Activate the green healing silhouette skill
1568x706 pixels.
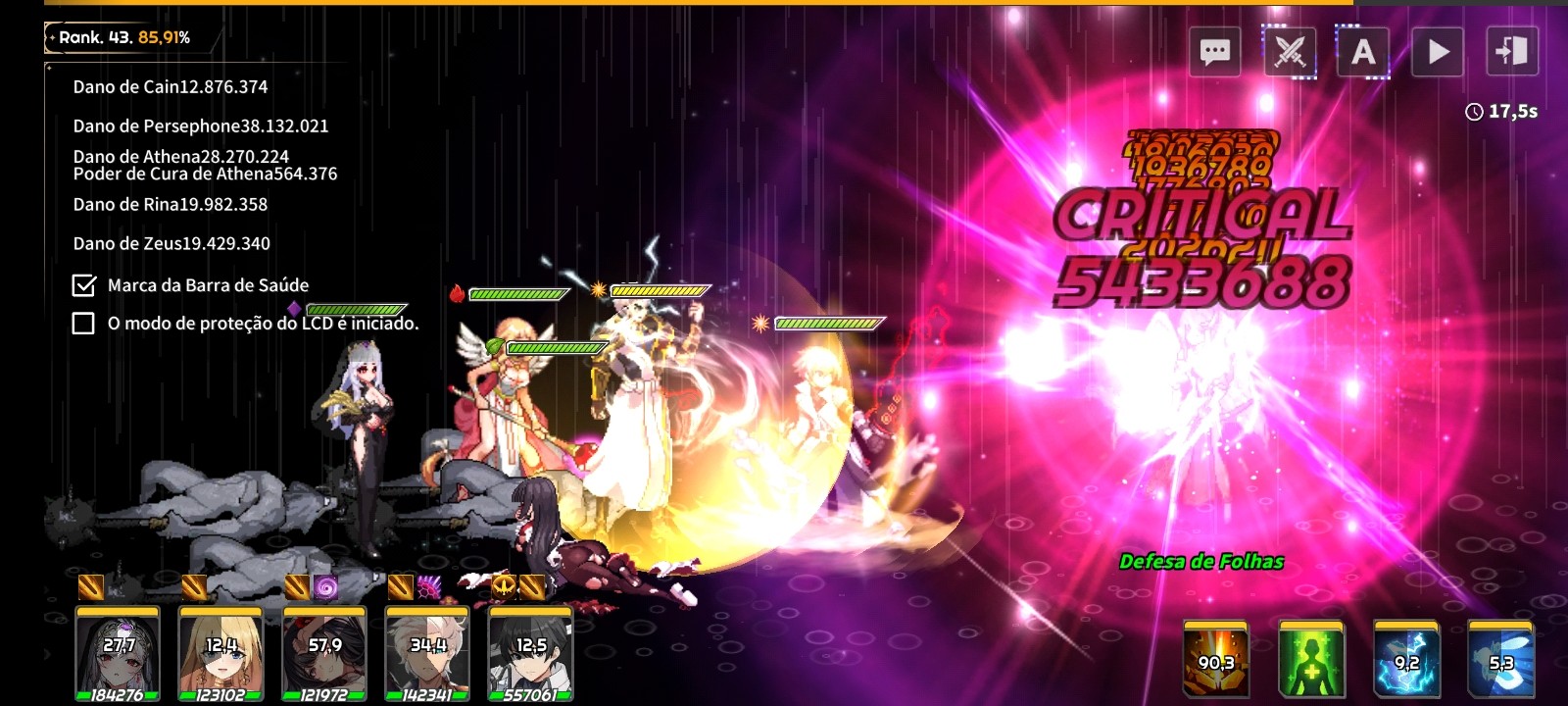coord(1311,658)
